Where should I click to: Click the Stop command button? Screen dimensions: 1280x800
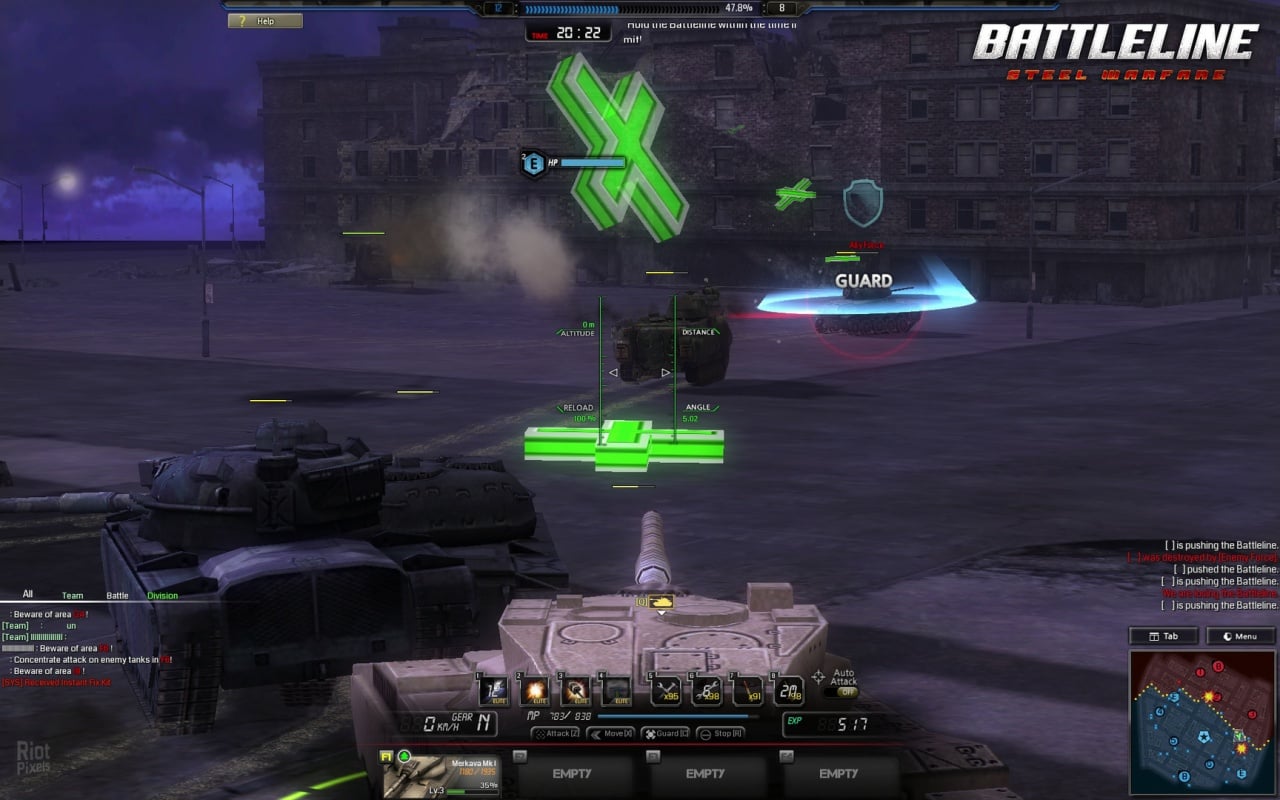[720, 733]
